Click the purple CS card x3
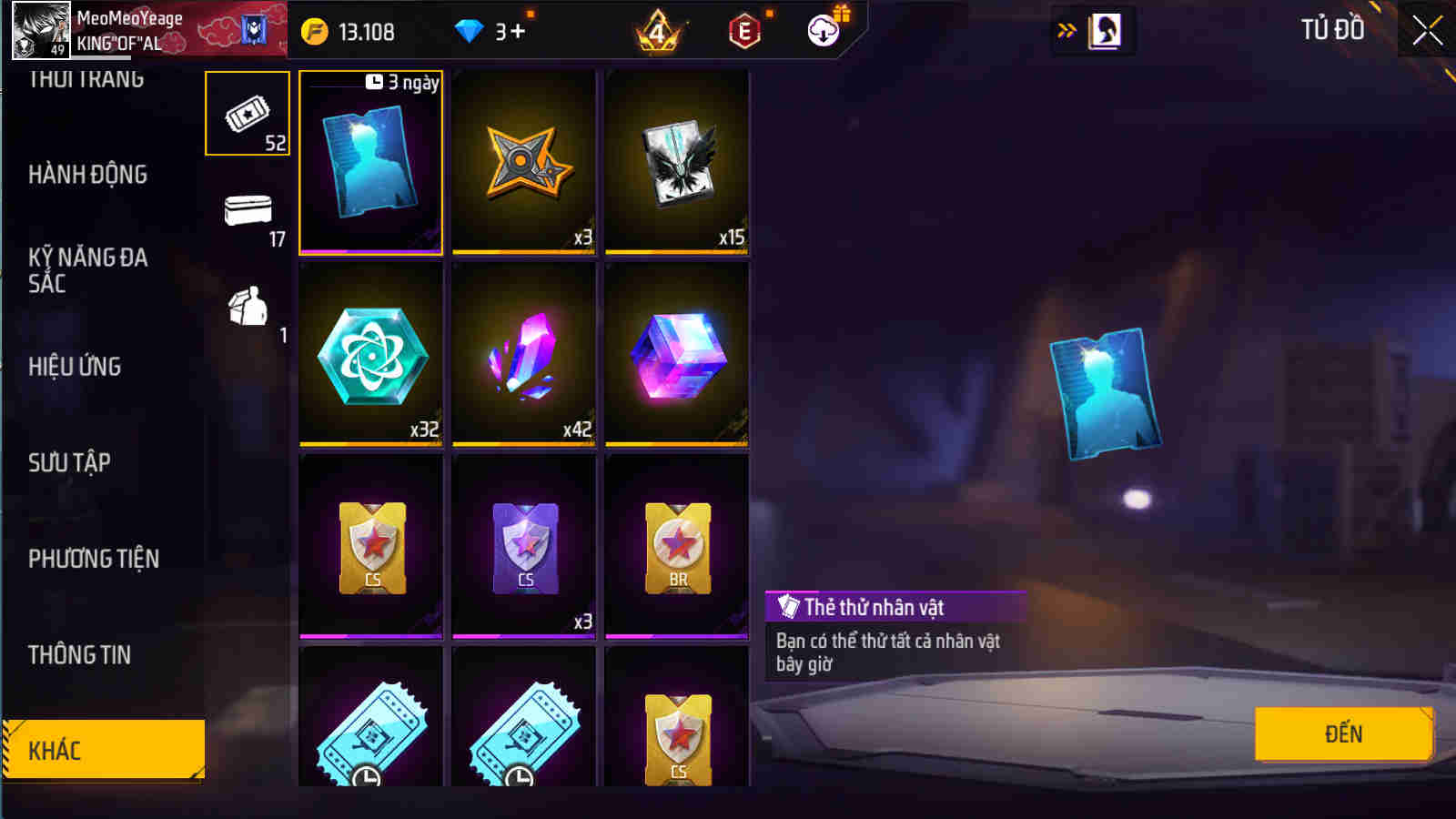 point(523,544)
